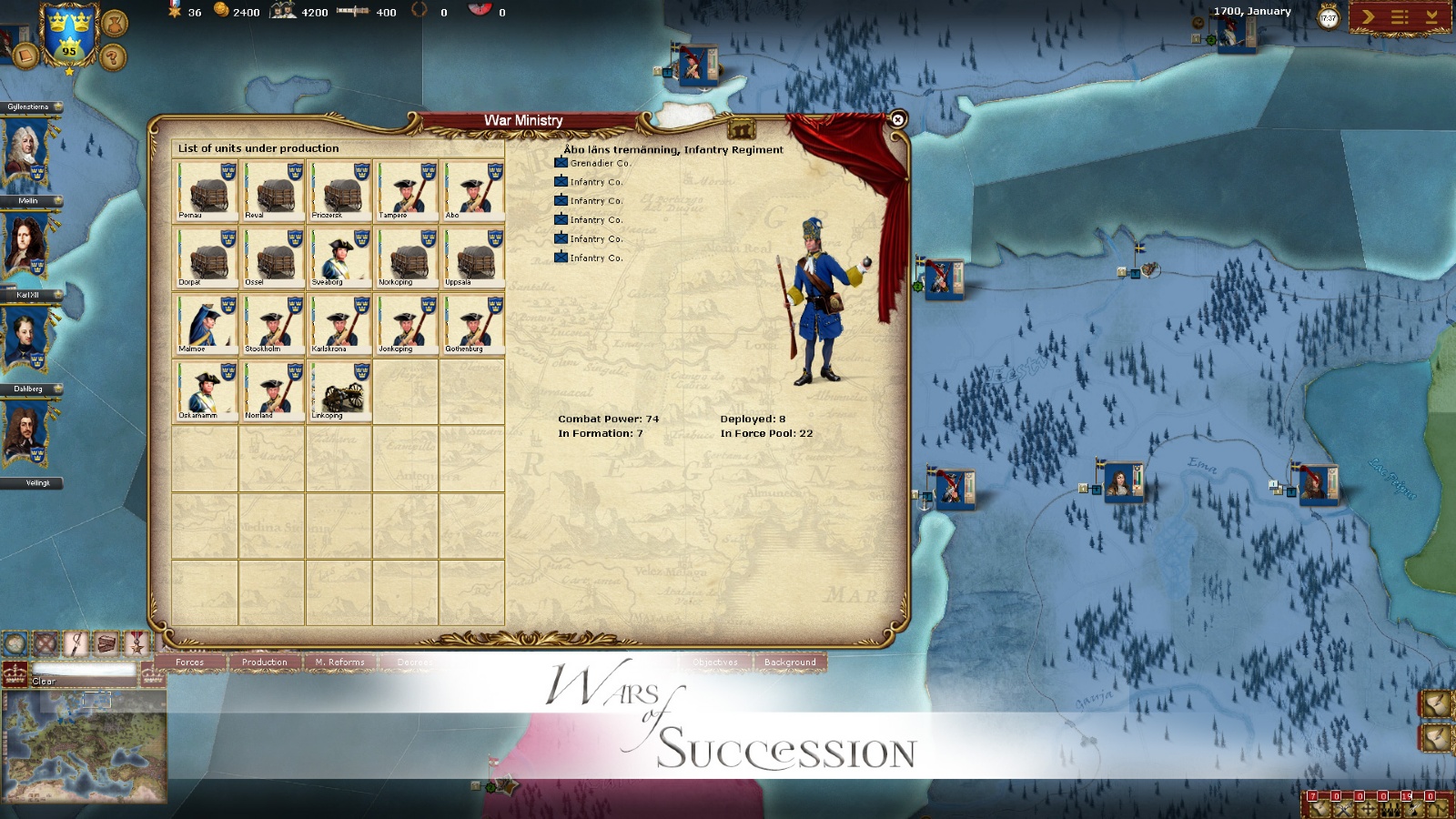Click the hourglass icon near the Swedish shield
This screenshot has height=819, width=1456.
114,23
